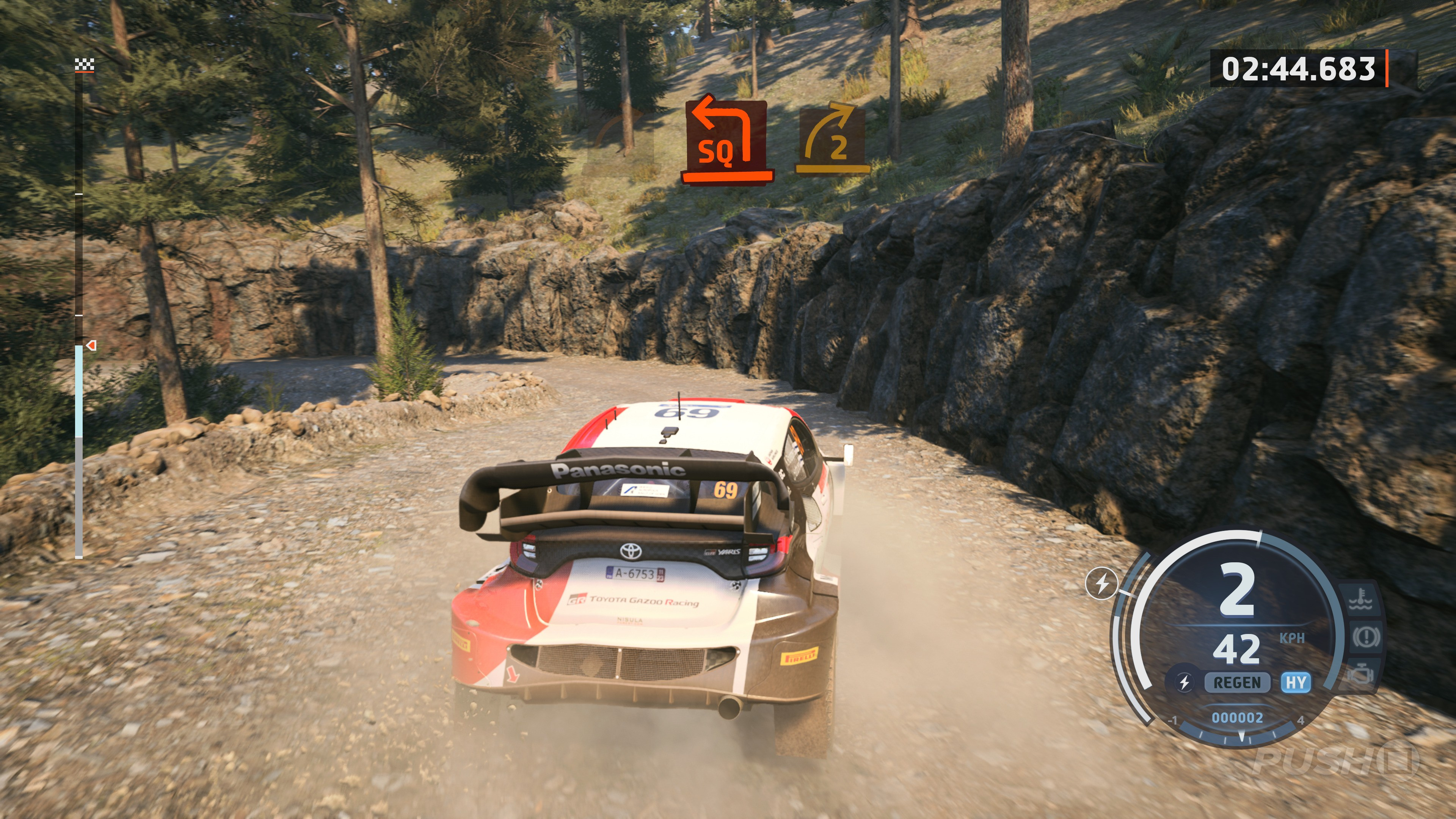1456x819 pixels.
Task: Click the engine temperature warning icon
Action: [x=1361, y=601]
